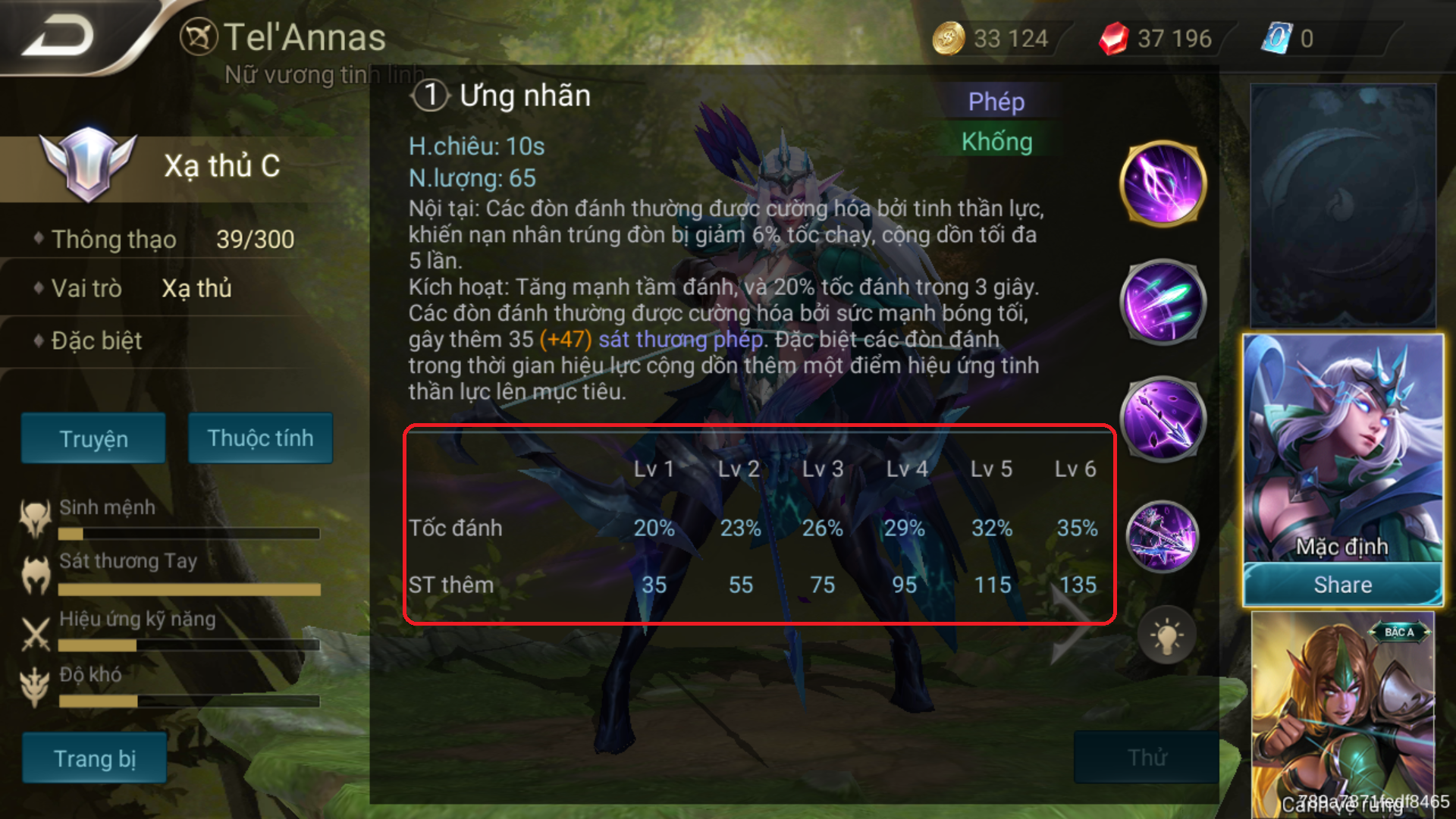The width and height of the screenshot is (1456, 819).
Task: Select the first skill icon Ưng nhãn
Action: [x=1163, y=184]
